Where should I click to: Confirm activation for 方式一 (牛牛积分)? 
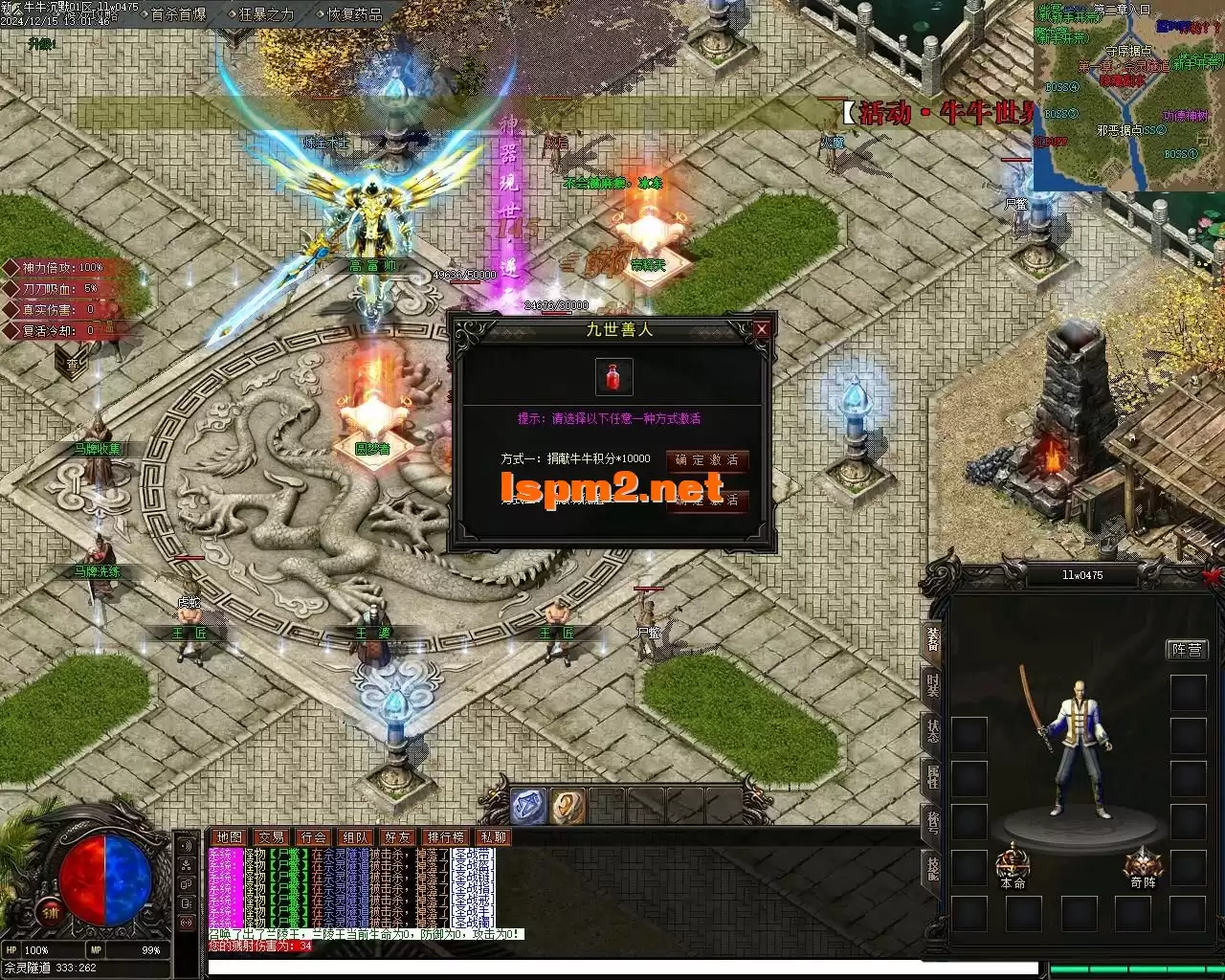(x=706, y=460)
